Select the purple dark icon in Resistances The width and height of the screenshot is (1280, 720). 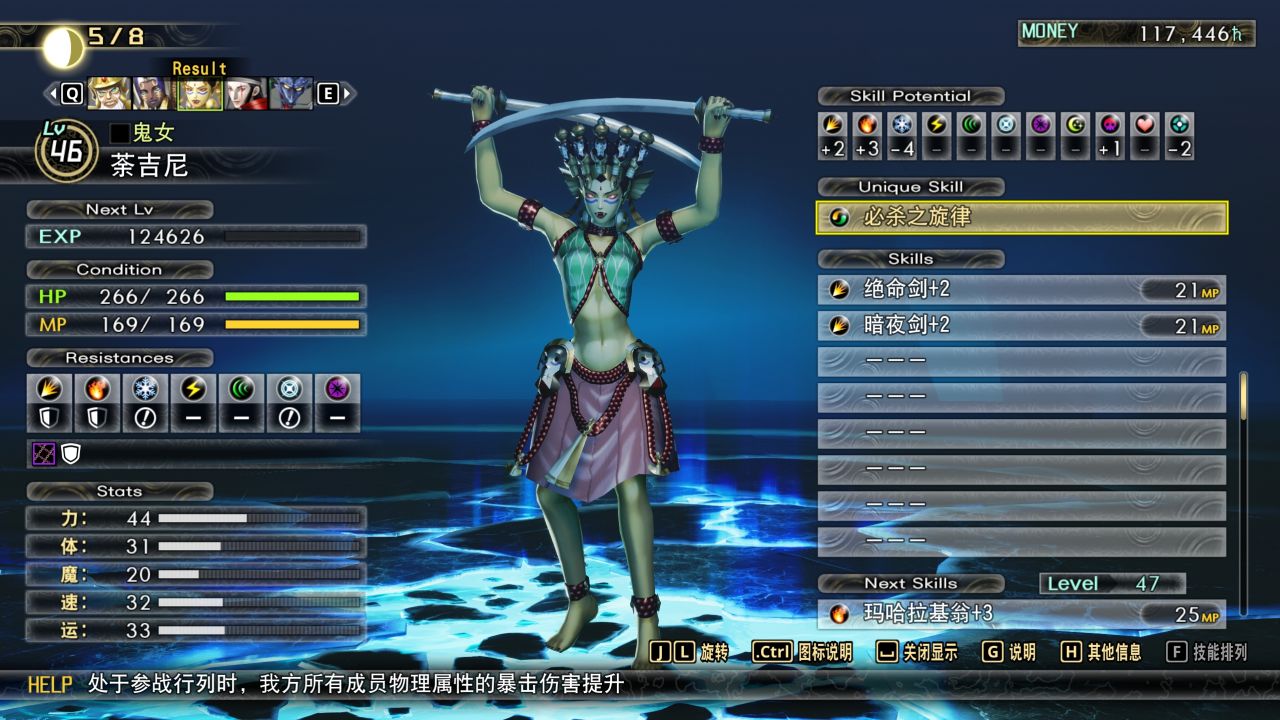337,389
